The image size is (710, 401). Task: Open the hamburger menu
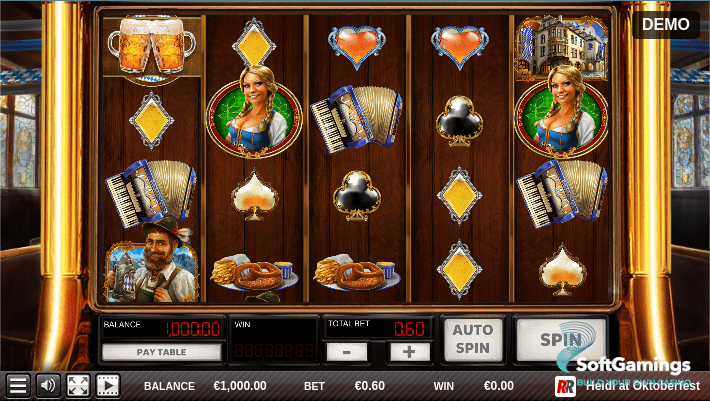(17, 385)
